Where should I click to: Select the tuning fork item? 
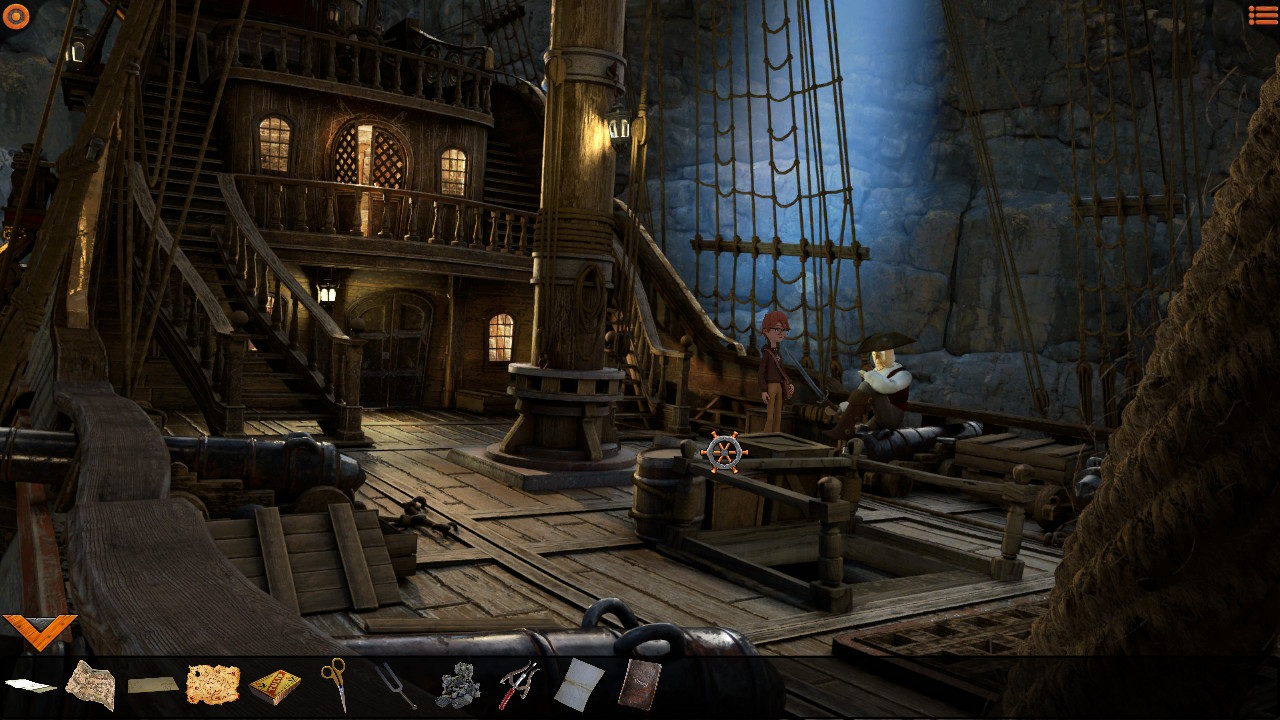coord(396,685)
